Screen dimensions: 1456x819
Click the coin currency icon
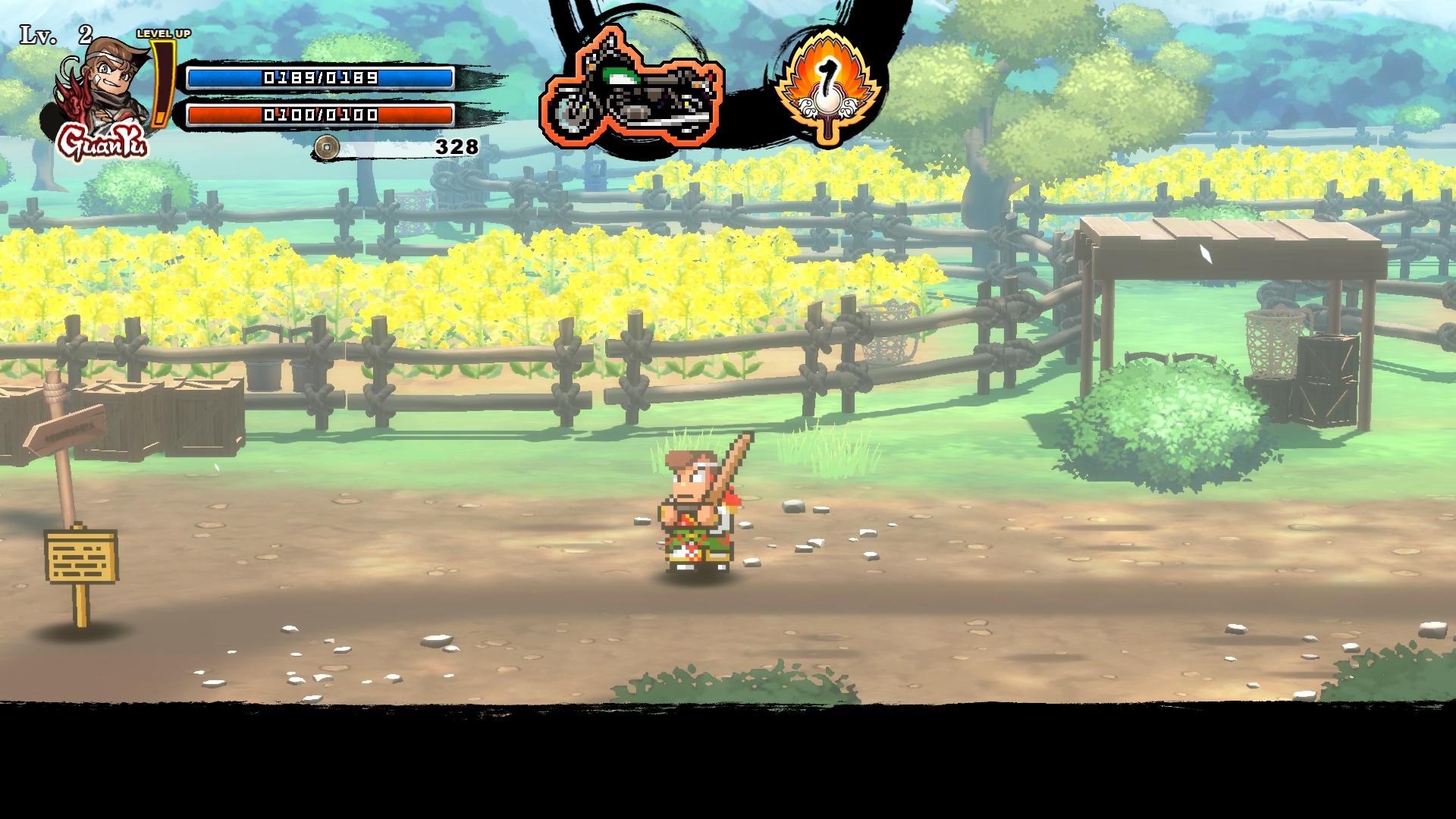(x=327, y=146)
